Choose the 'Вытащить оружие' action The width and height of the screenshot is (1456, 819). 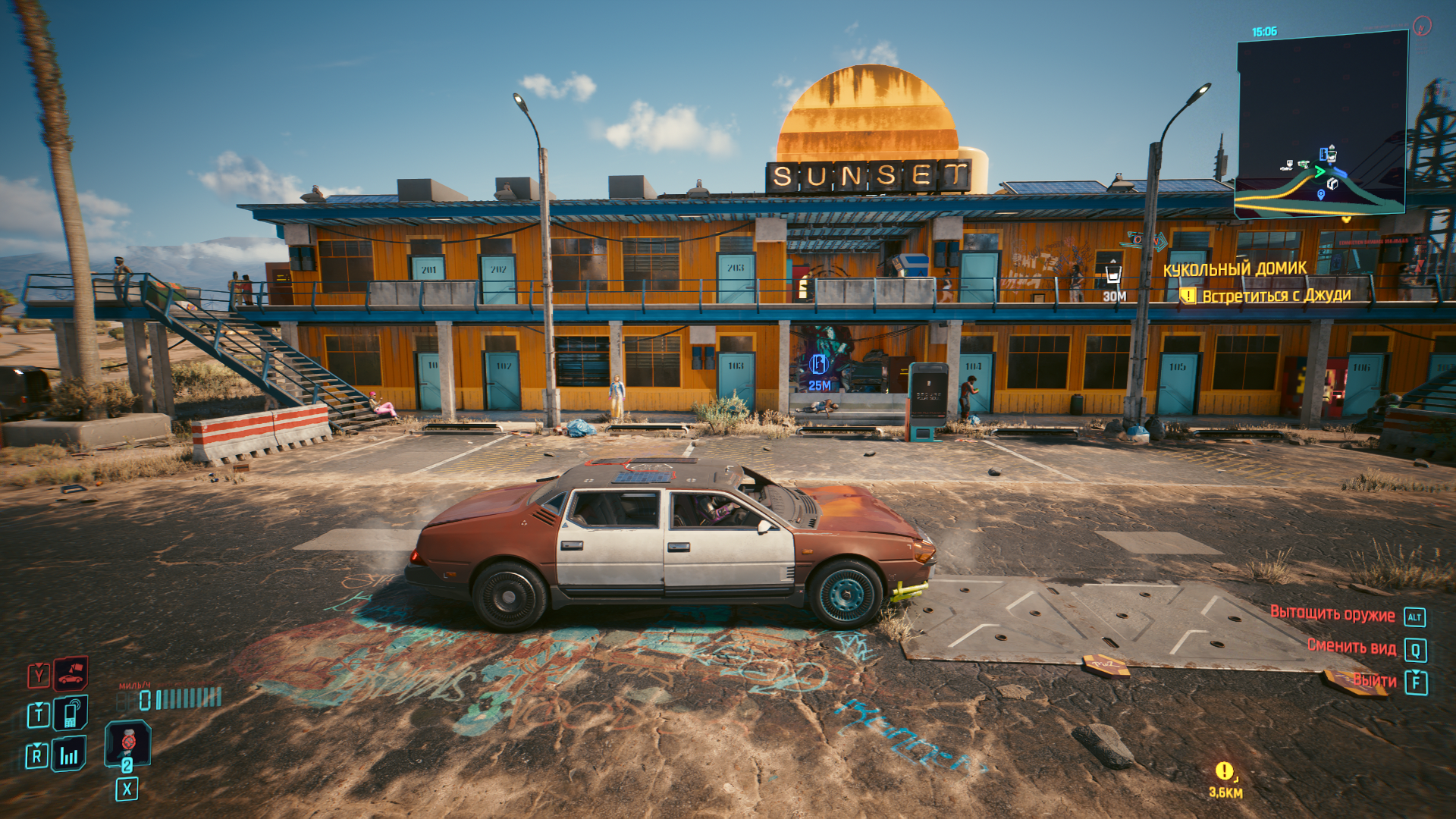pyautogui.click(x=1332, y=615)
